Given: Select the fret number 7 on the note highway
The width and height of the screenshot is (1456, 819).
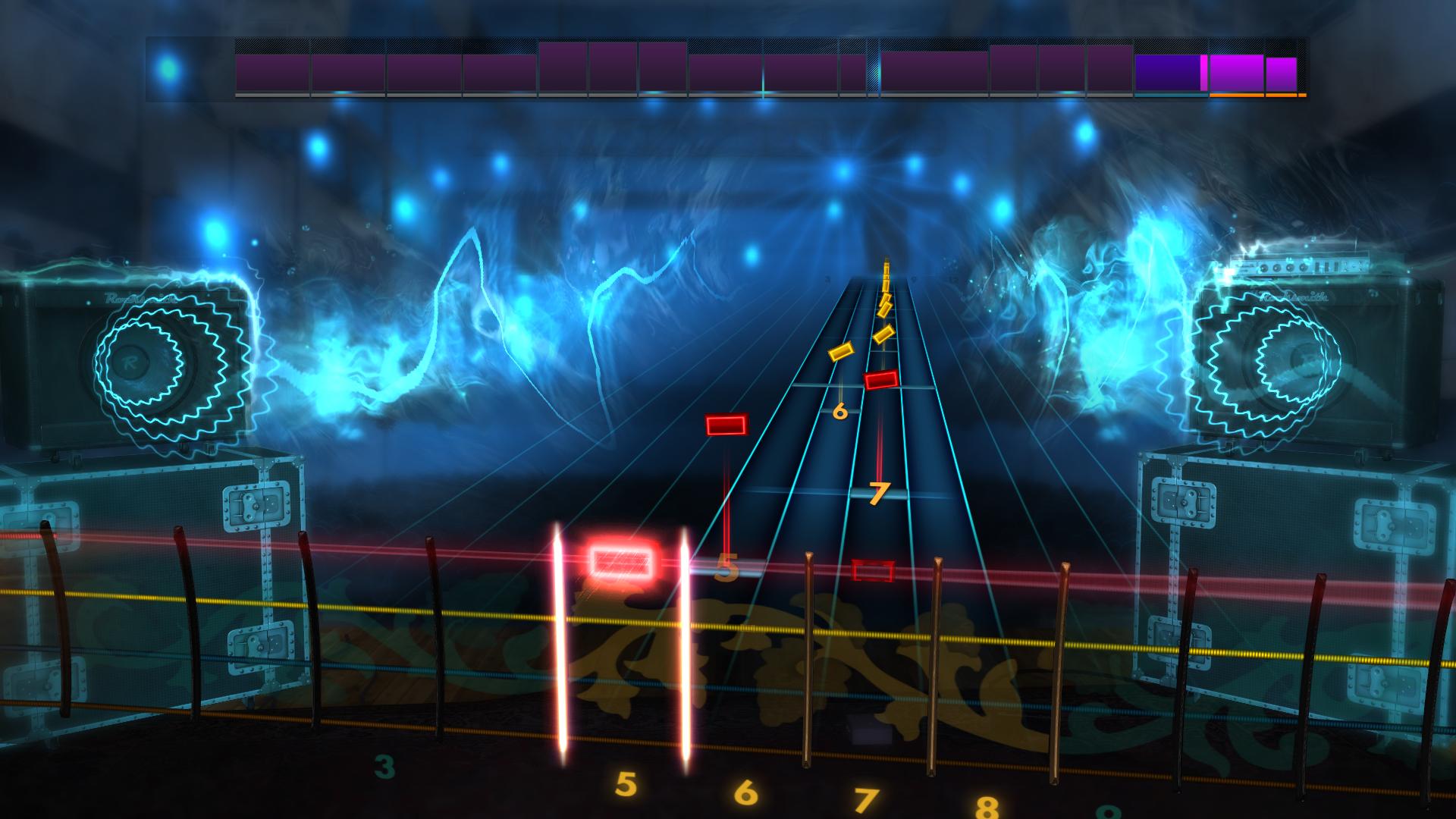Looking at the screenshot, I should tap(880, 491).
